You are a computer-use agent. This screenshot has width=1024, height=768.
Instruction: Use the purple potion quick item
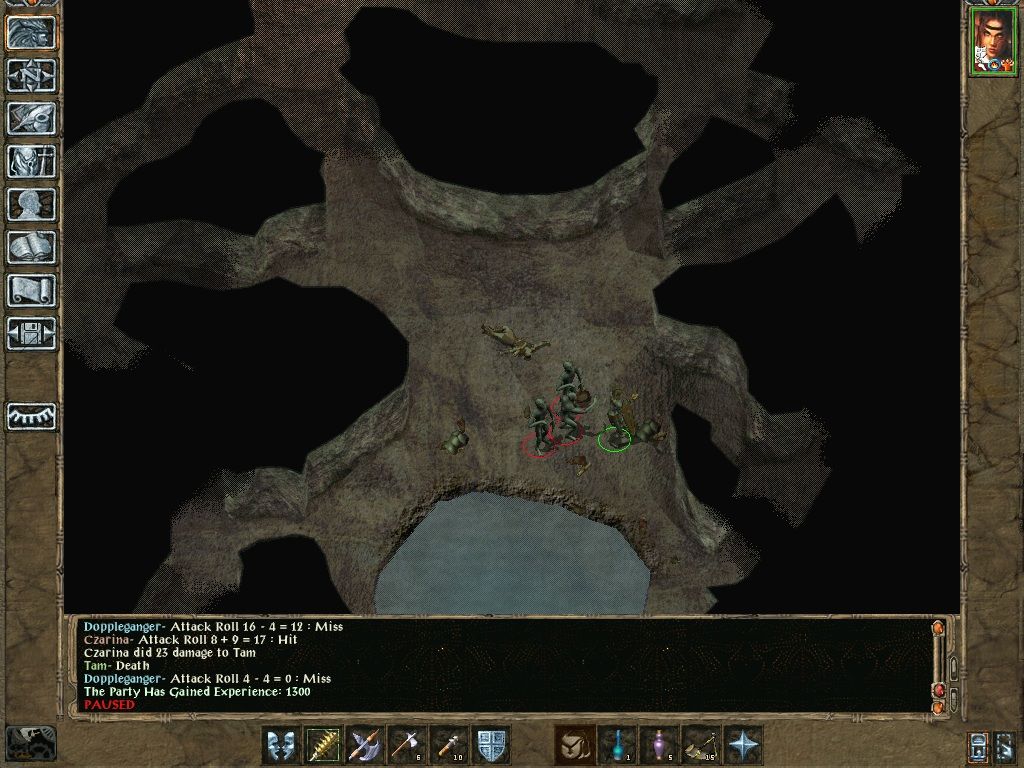[x=660, y=745]
